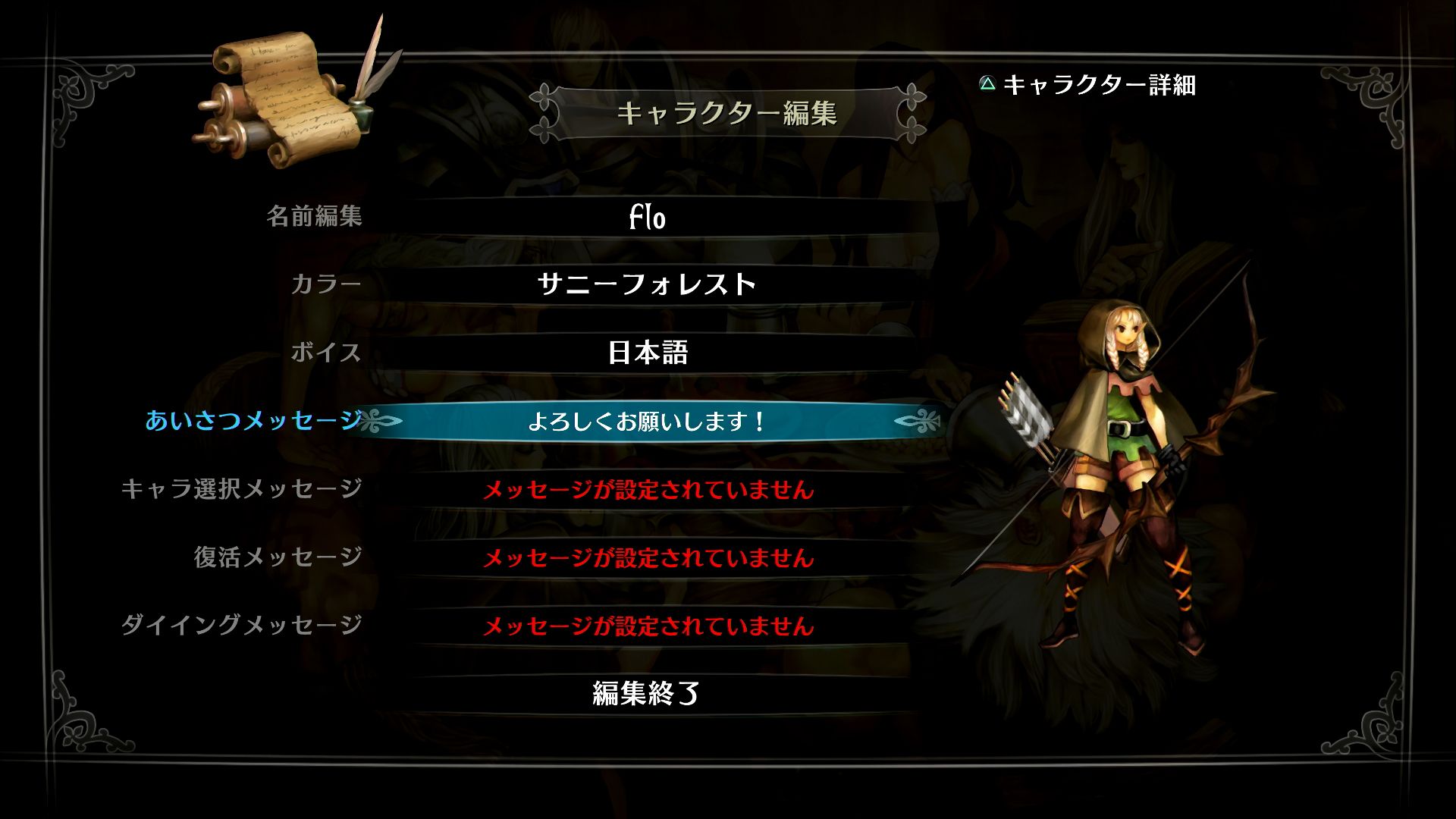Select ダイイングメッセージ unset message entry
Image resolution: width=1456 pixels, height=819 pixels.
tap(648, 626)
